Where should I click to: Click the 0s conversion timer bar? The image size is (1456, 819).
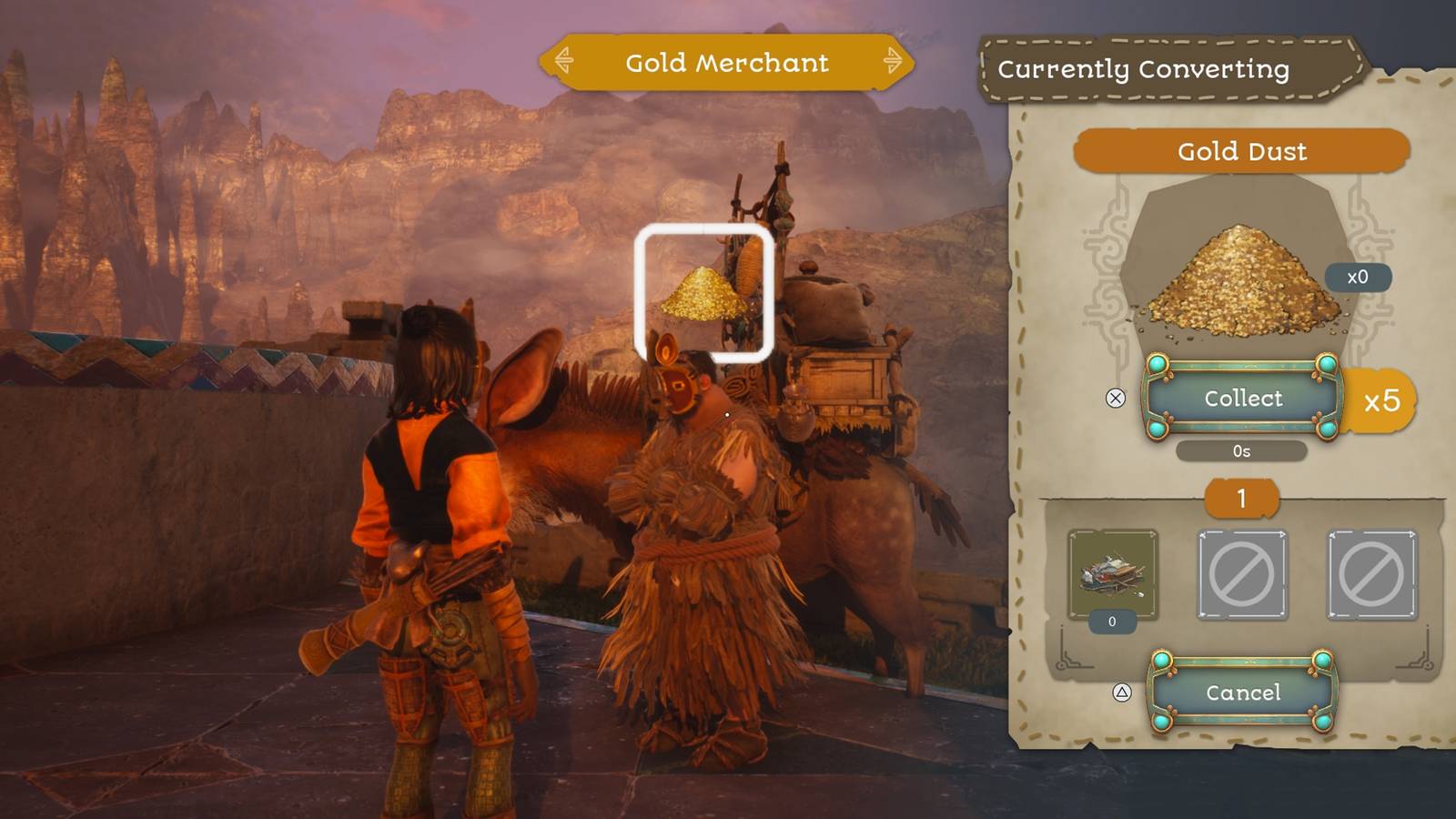1241,450
